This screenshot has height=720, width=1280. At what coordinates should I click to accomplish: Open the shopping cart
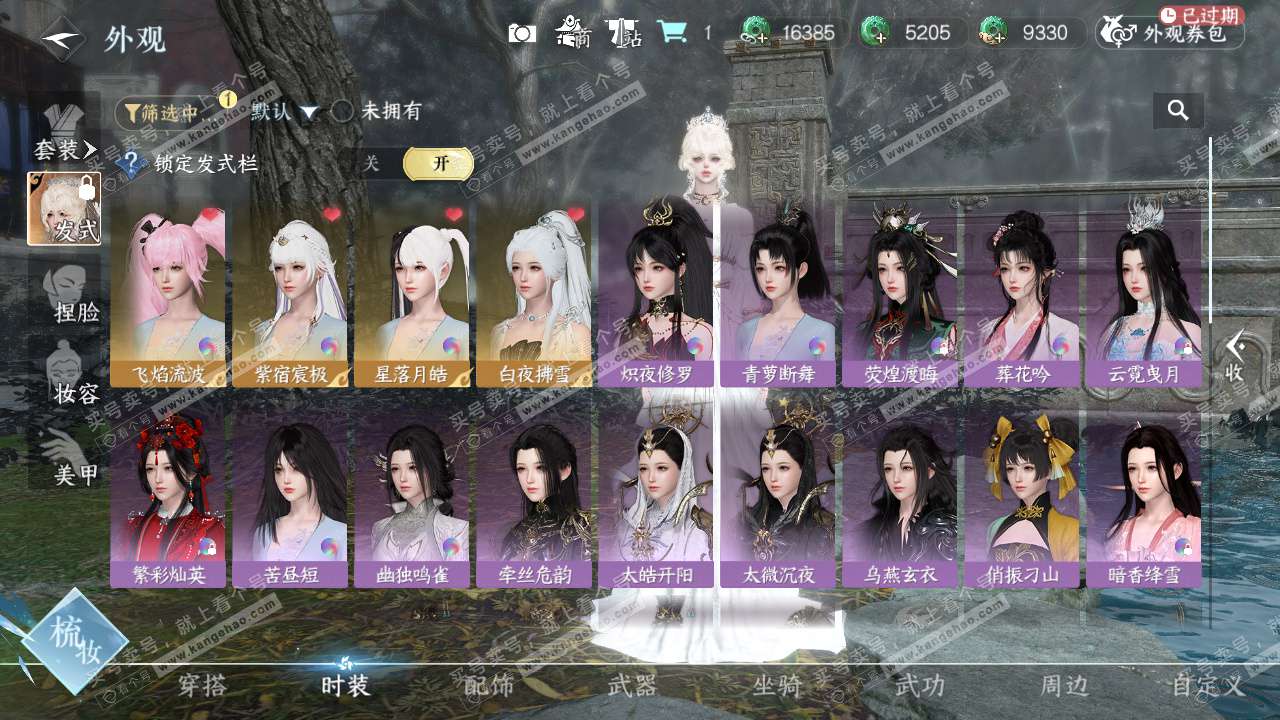(x=672, y=33)
